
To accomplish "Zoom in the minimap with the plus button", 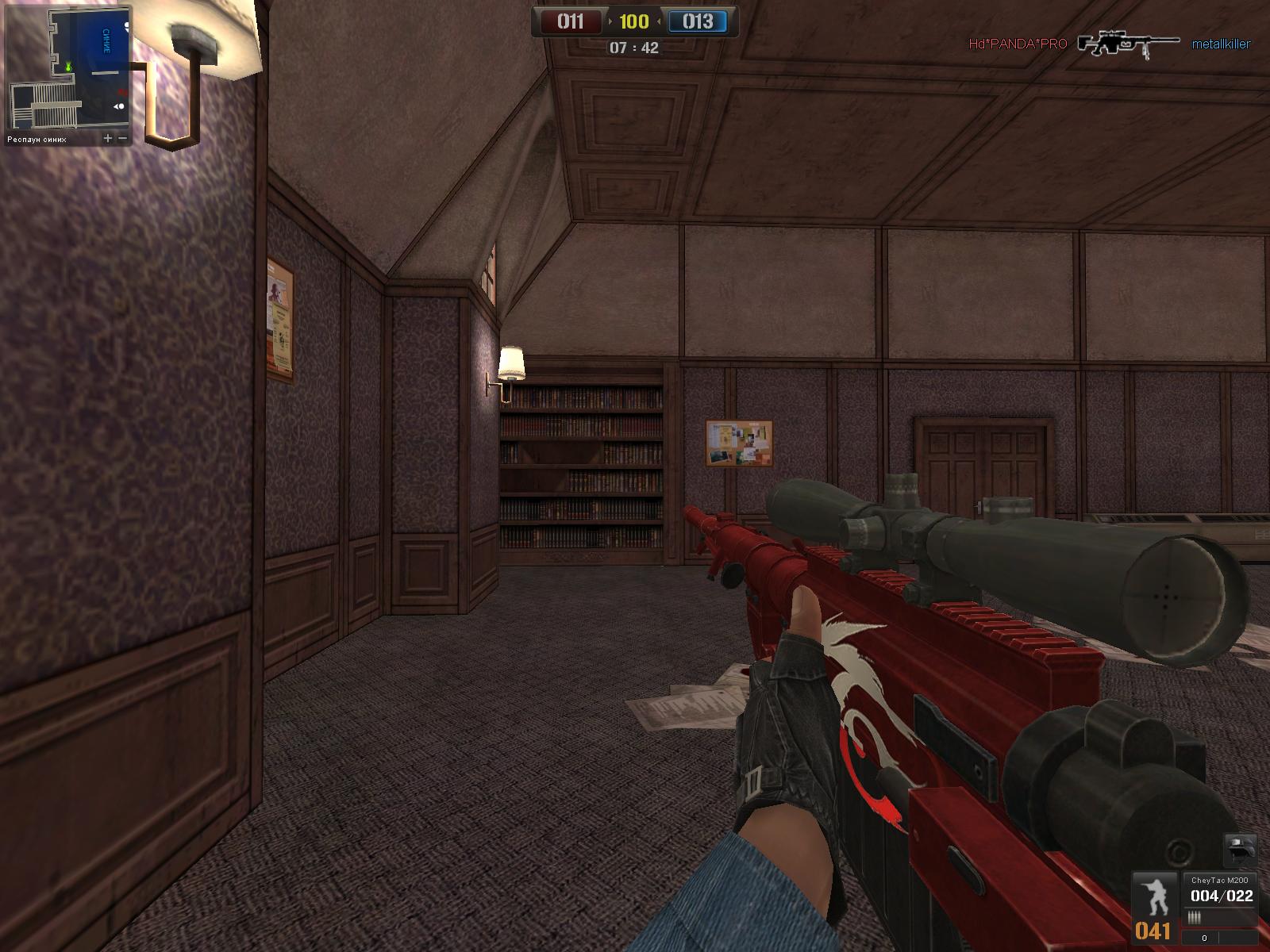I will pyautogui.click(x=108, y=138).
